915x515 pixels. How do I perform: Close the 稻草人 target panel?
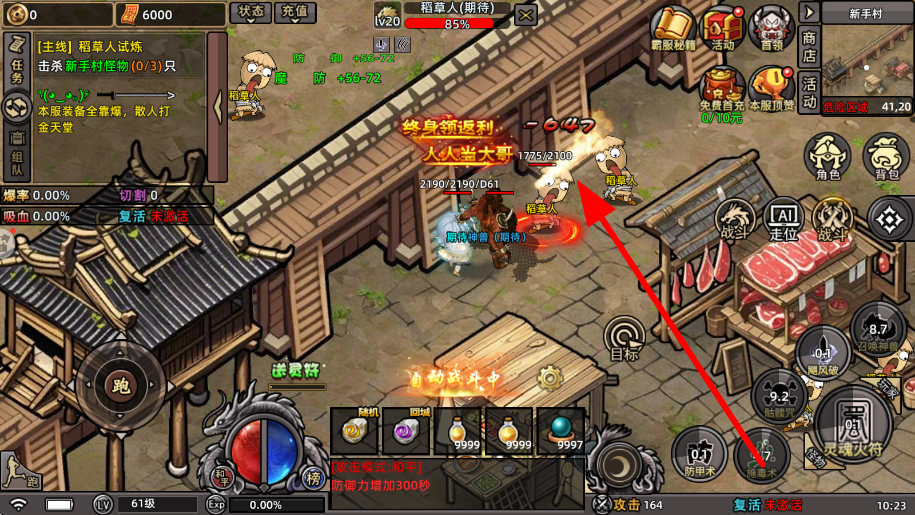(x=525, y=15)
